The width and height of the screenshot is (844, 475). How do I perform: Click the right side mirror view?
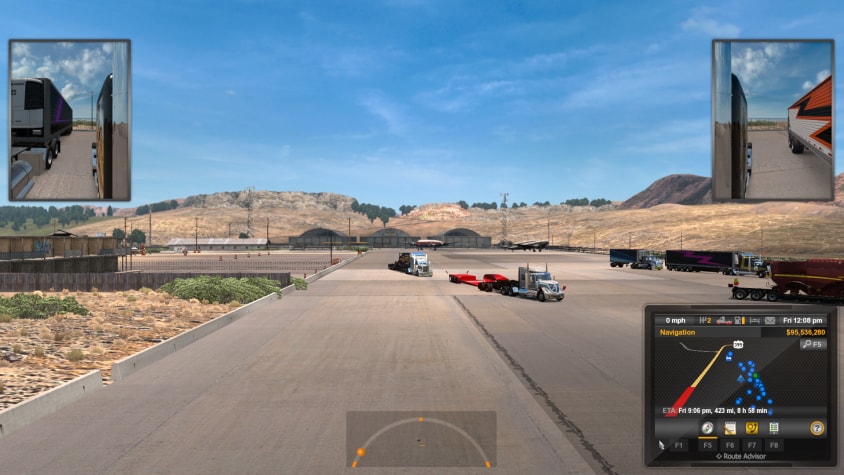tap(773, 120)
